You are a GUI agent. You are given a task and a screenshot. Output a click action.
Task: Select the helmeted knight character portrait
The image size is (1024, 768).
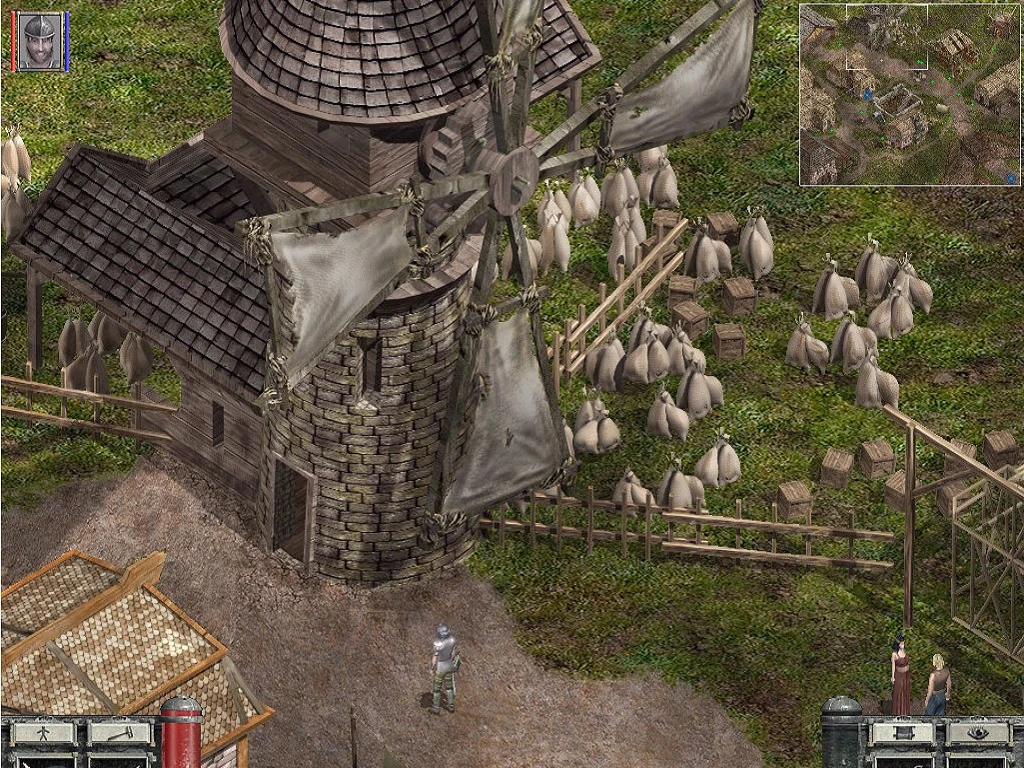point(40,41)
